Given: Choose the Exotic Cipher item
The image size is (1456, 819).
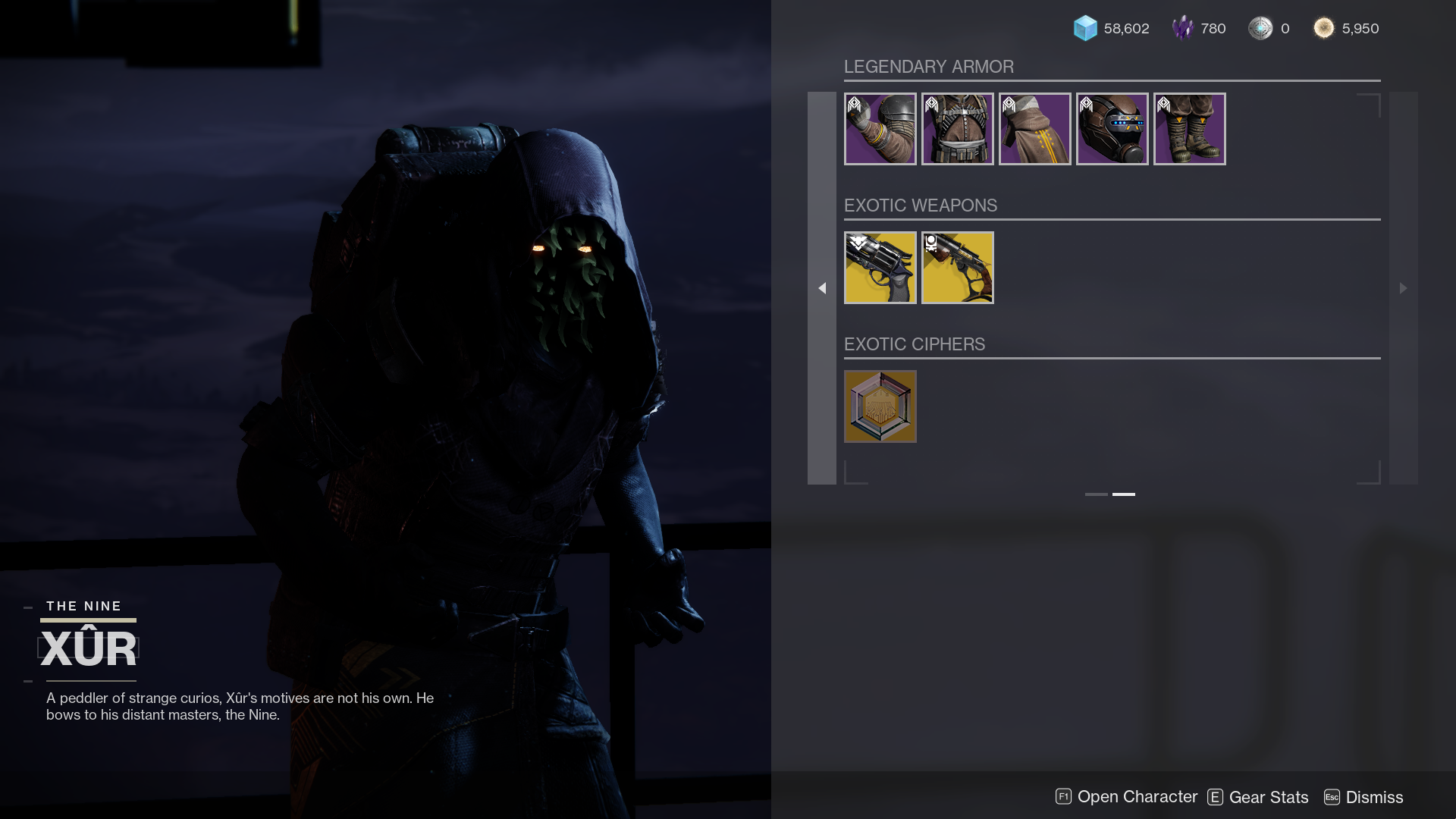Looking at the screenshot, I should point(880,406).
